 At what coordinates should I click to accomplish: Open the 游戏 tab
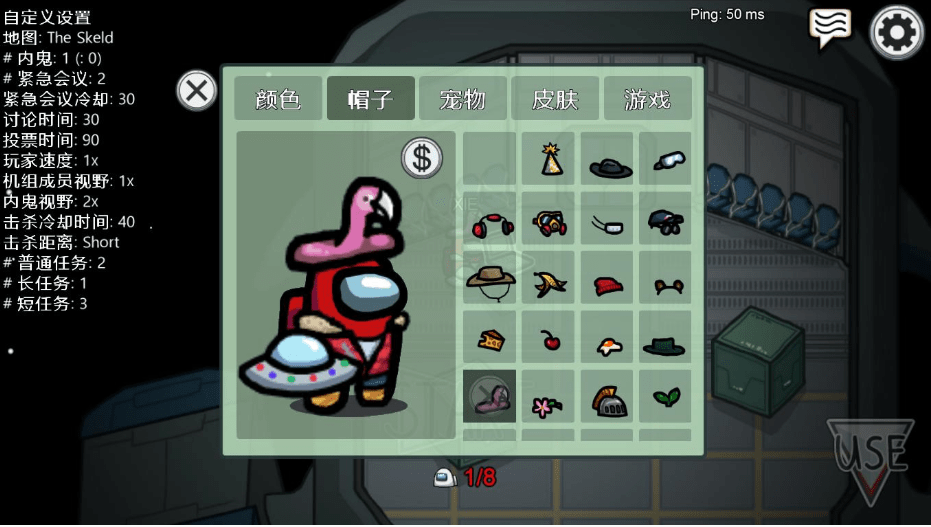tap(647, 99)
